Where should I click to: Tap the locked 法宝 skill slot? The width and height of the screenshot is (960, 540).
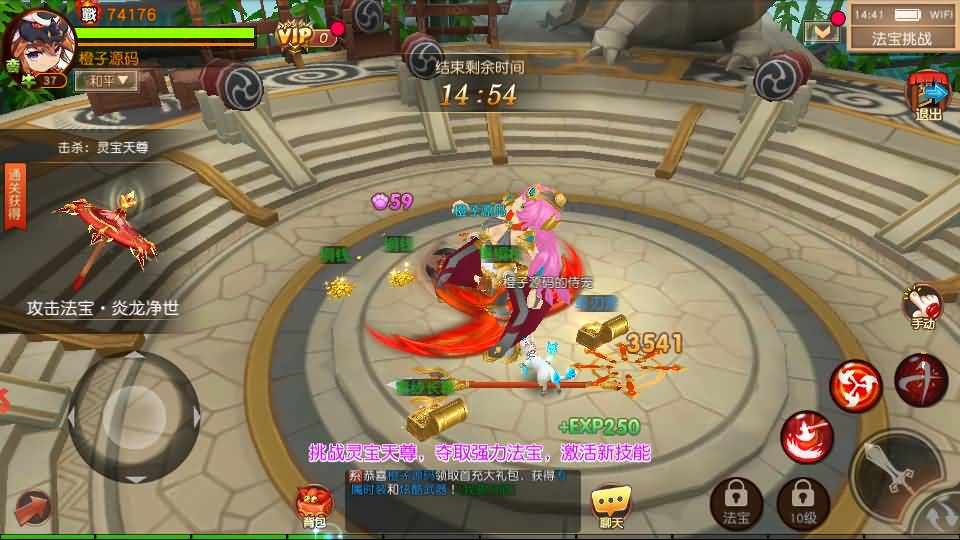pyautogui.click(x=735, y=499)
